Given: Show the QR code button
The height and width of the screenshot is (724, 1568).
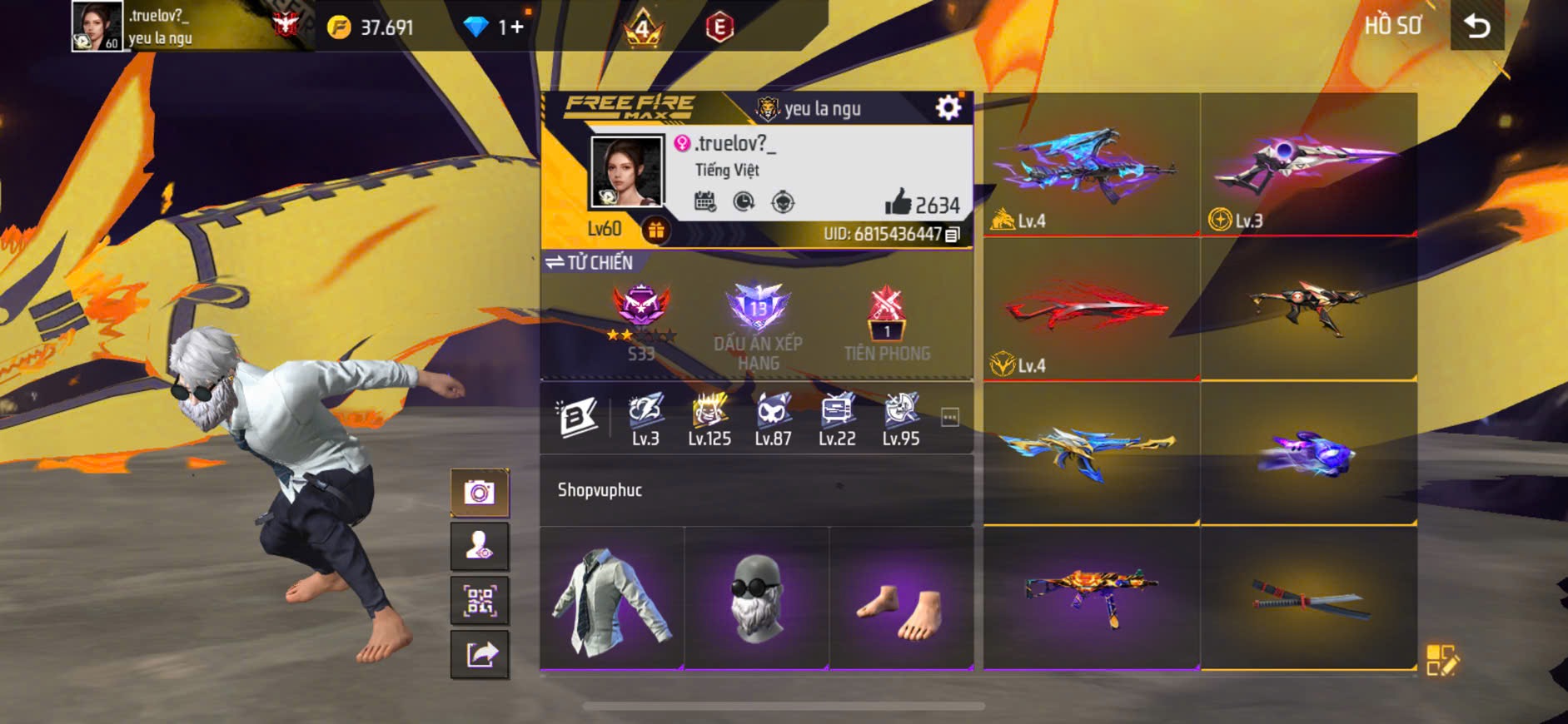Looking at the screenshot, I should (x=480, y=601).
